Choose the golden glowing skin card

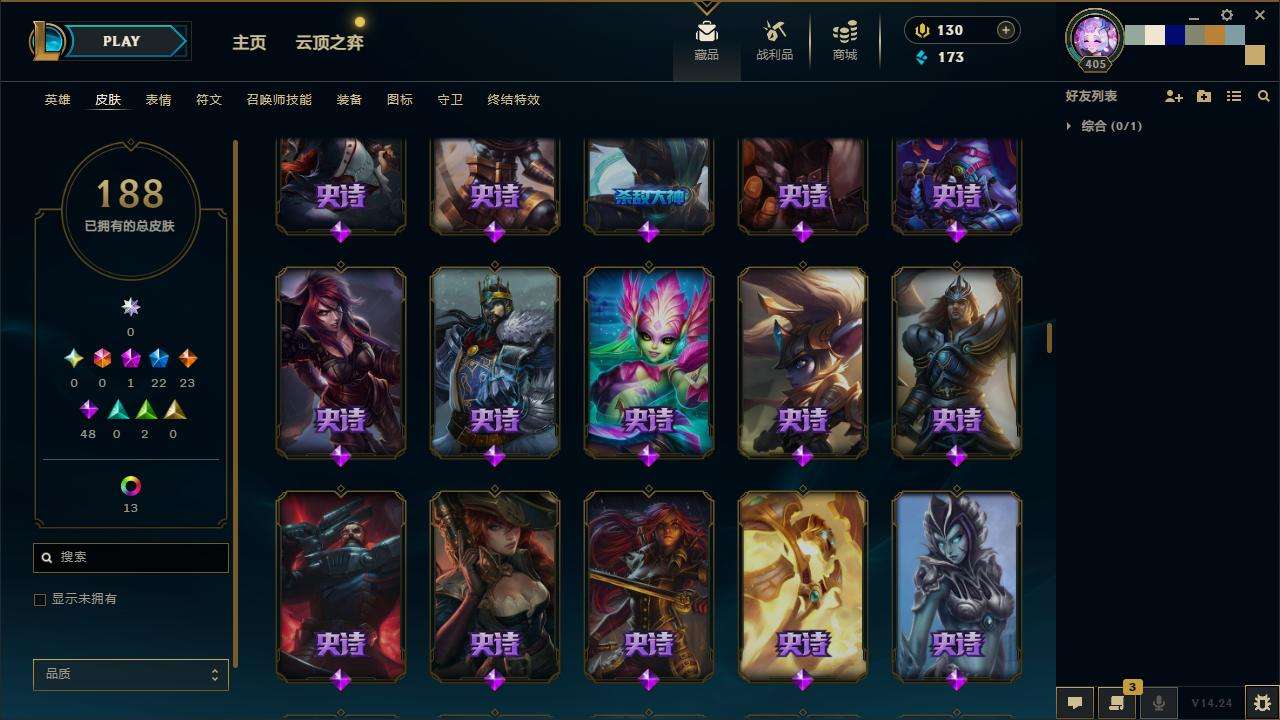pos(802,585)
